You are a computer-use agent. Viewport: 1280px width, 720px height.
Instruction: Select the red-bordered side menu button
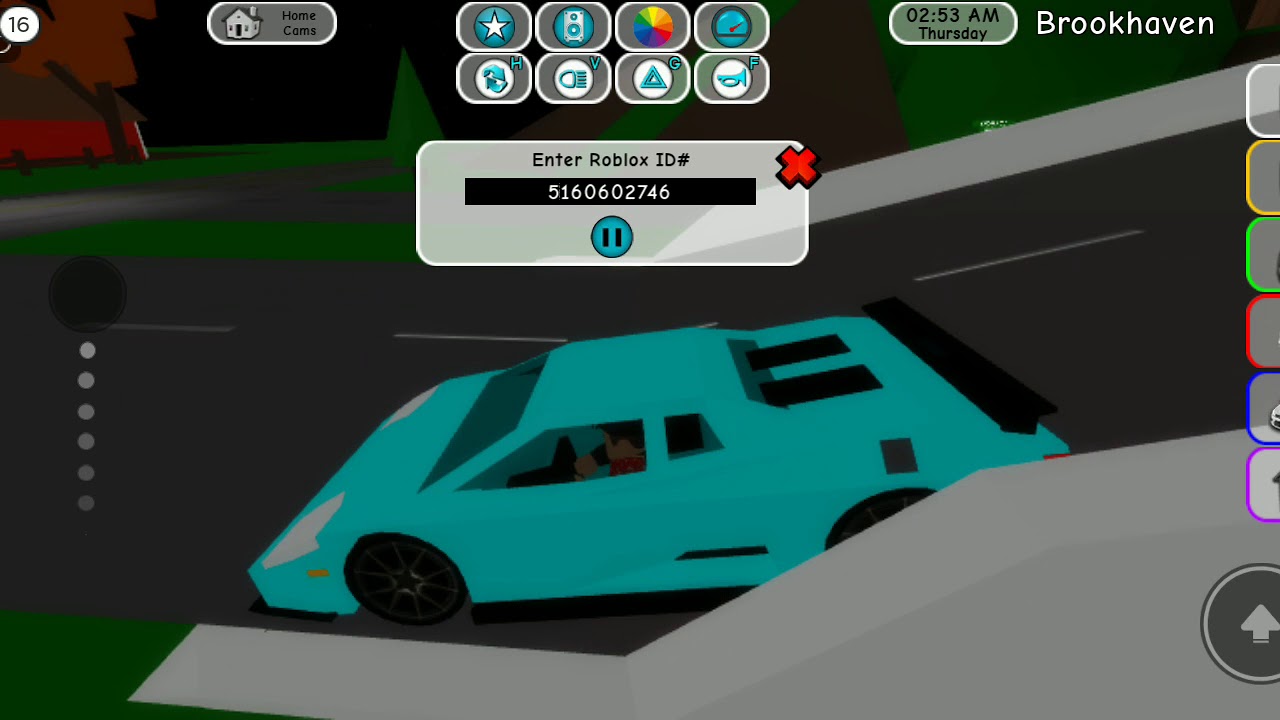tap(1264, 332)
